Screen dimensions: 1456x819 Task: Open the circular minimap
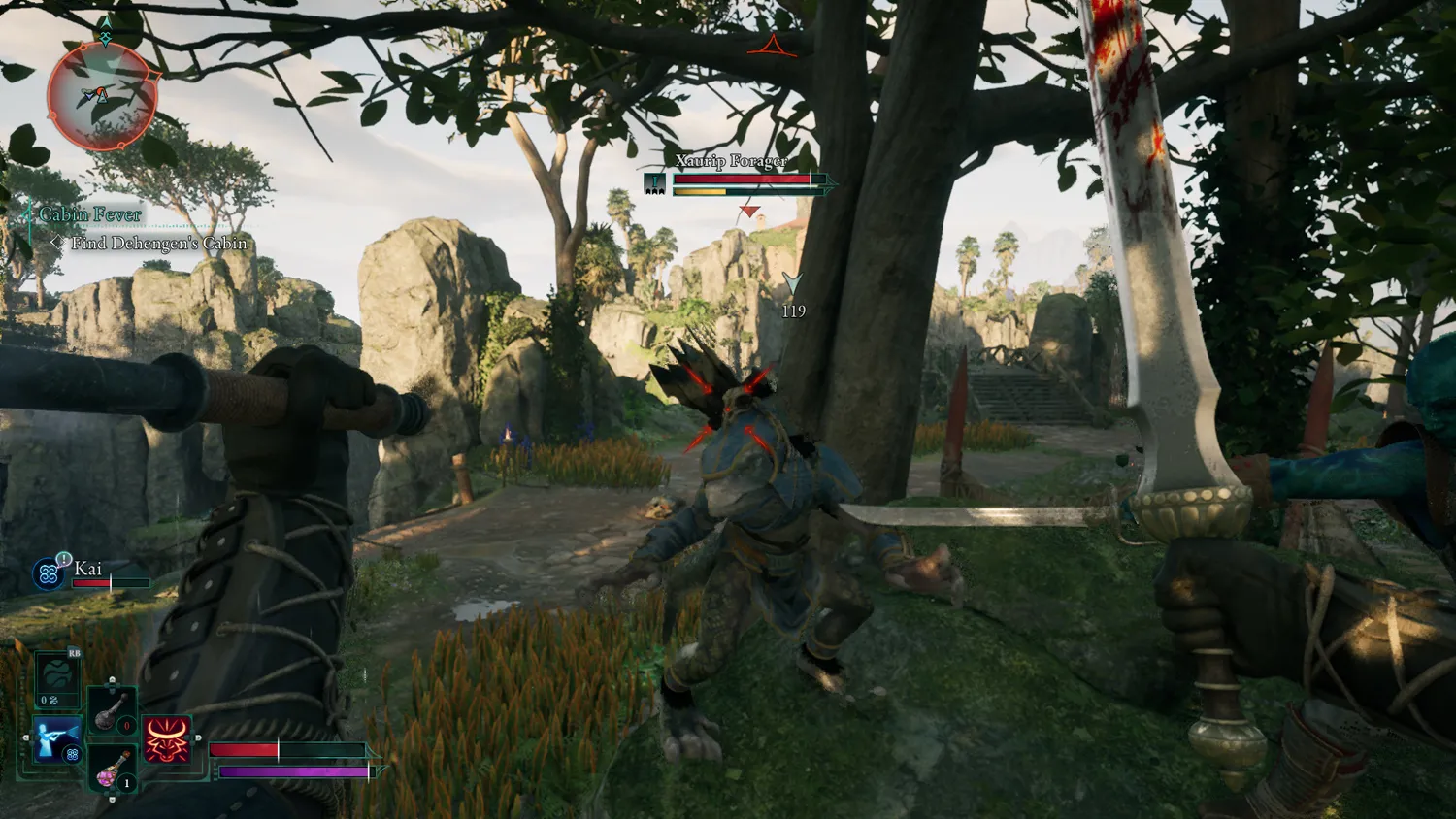[102, 96]
